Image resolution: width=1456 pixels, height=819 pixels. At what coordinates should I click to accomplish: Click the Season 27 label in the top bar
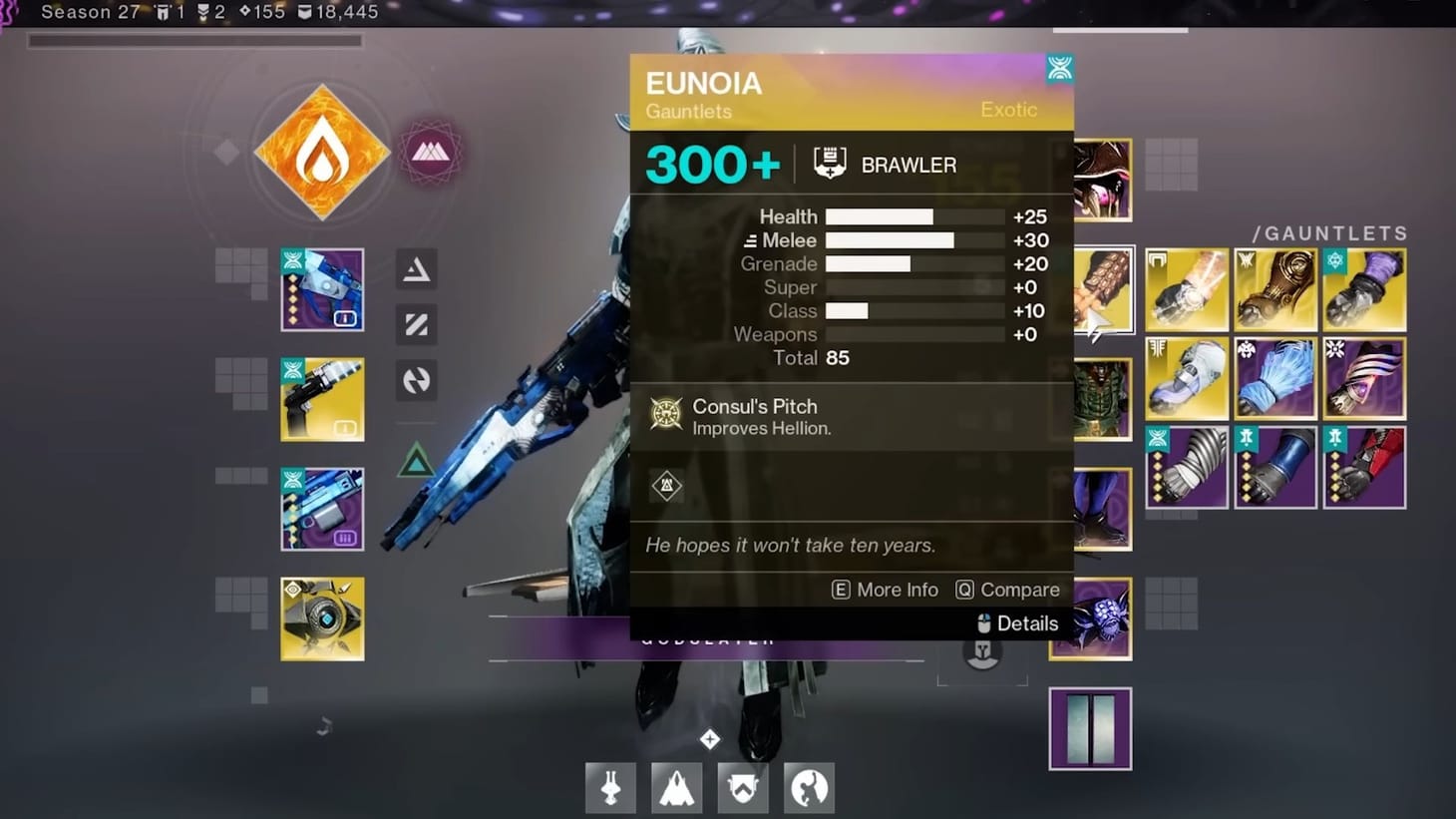[90, 12]
